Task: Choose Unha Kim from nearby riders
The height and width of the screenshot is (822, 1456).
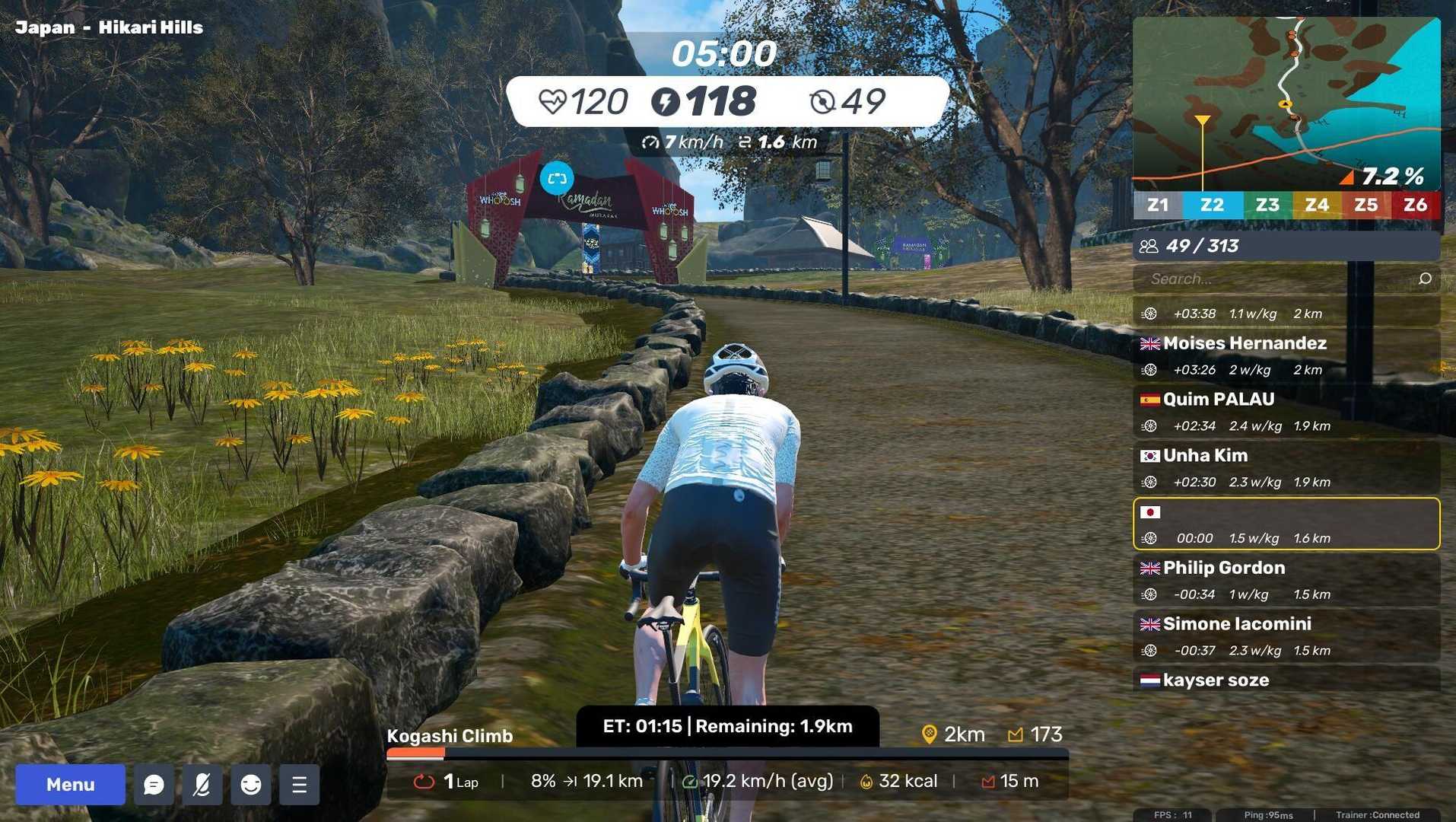Action: [x=1286, y=468]
